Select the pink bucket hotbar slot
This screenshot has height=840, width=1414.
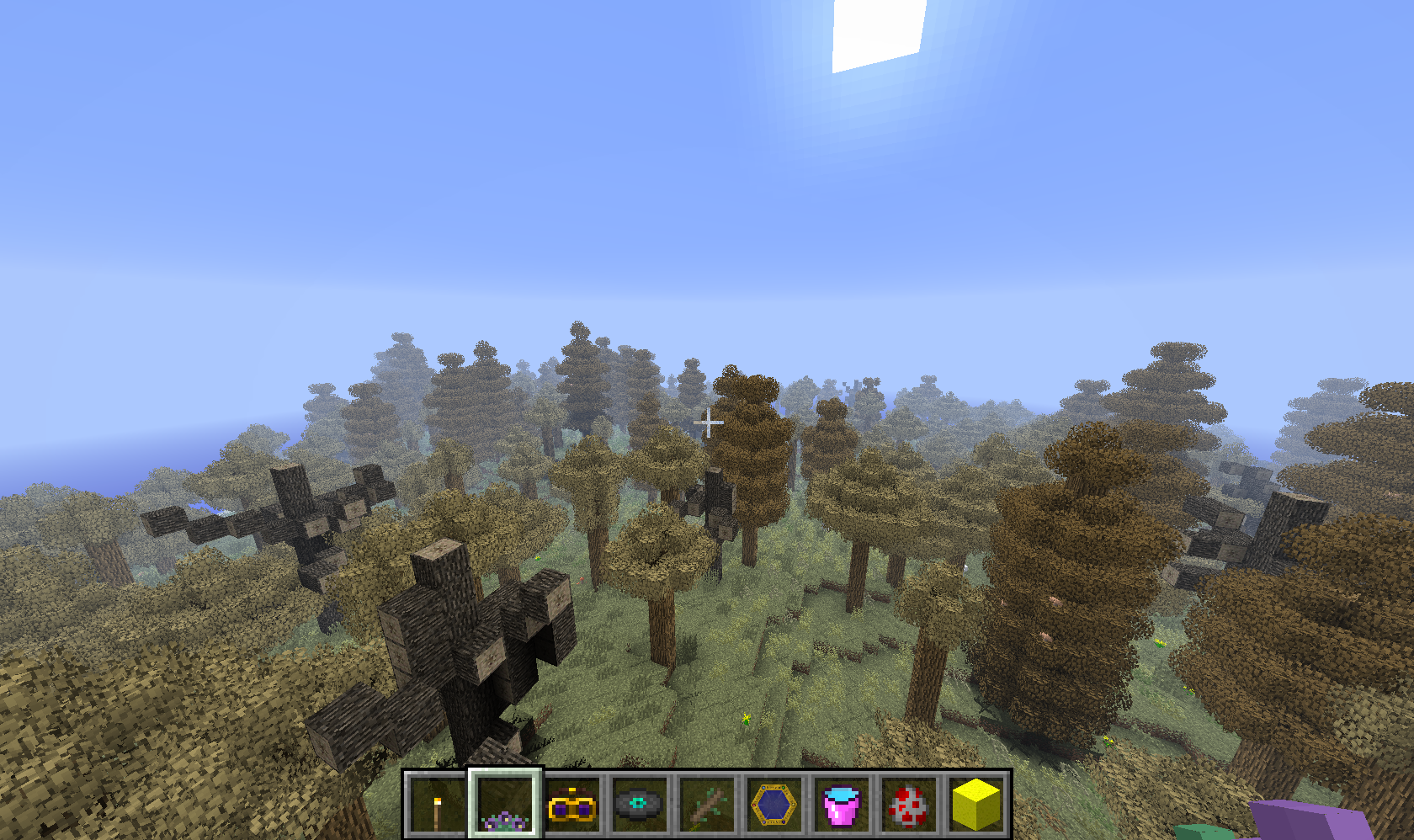(x=841, y=805)
